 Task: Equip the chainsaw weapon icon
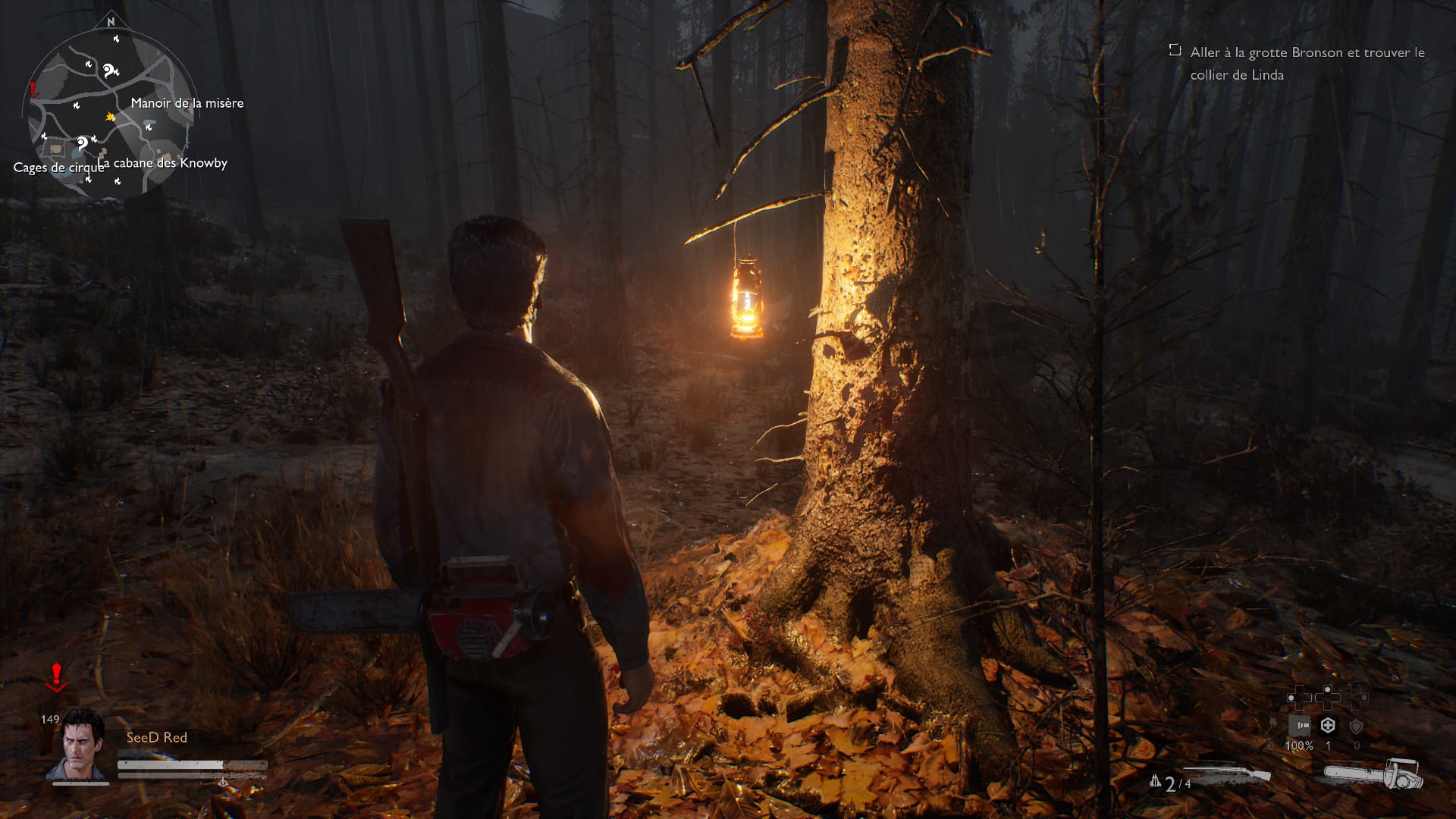click(x=1373, y=774)
